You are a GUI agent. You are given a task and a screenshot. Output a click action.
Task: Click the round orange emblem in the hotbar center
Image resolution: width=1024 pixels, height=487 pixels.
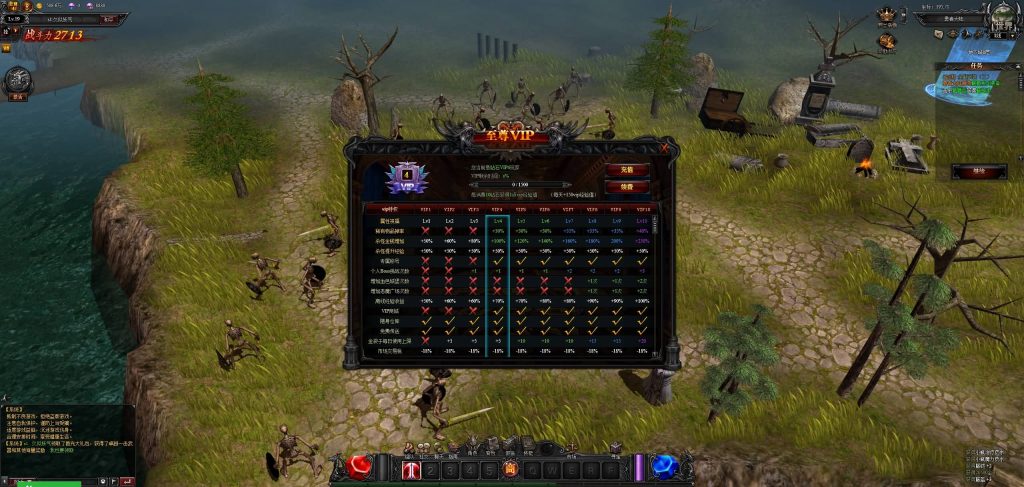[x=510, y=469]
